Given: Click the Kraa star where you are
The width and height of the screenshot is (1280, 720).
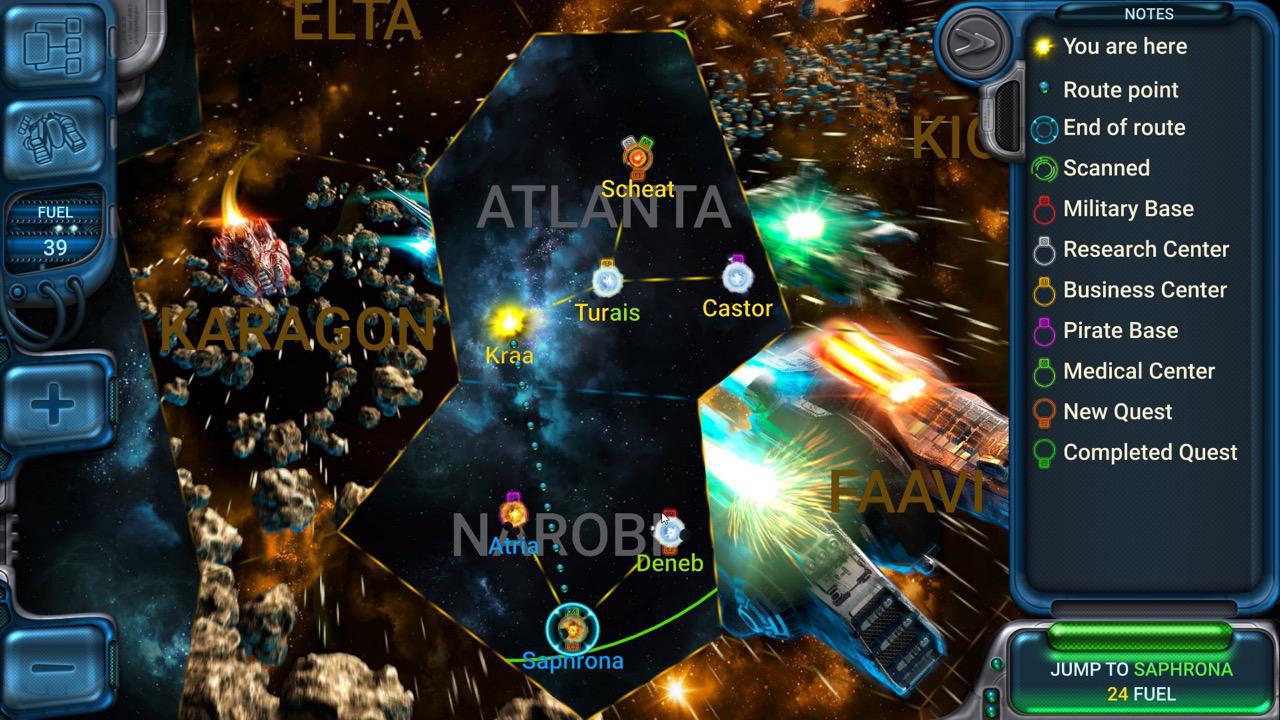Looking at the screenshot, I should pyautogui.click(x=508, y=323).
